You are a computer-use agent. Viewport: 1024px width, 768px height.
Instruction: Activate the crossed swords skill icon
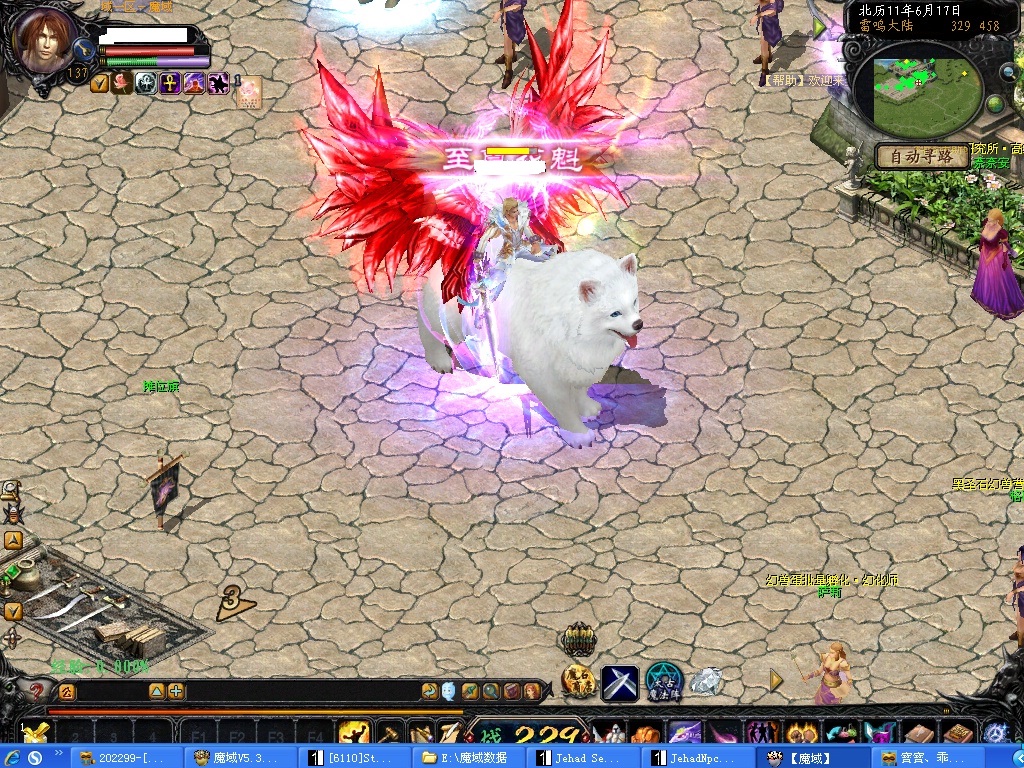pyautogui.click(x=620, y=683)
